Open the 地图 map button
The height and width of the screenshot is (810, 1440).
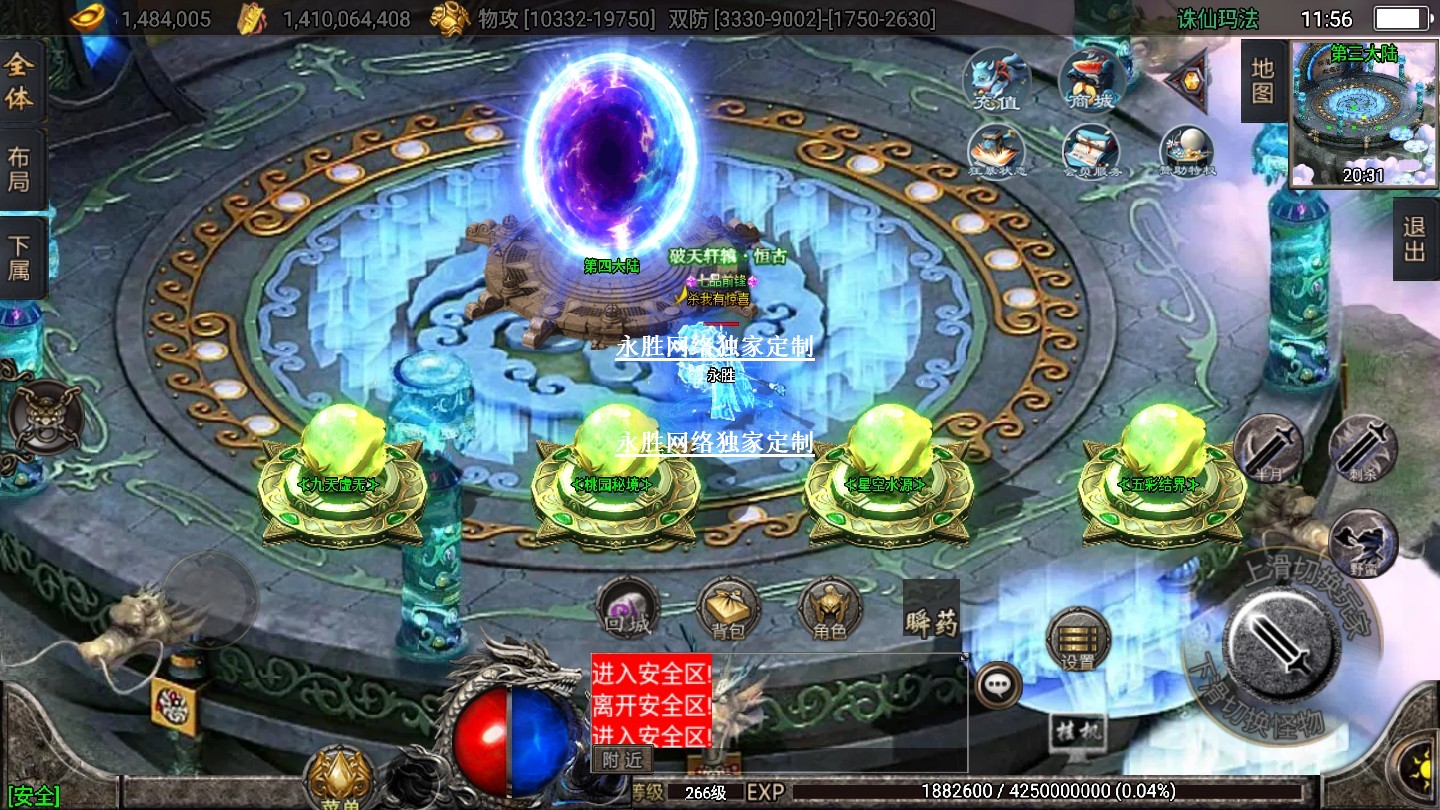[x=1263, y=82]
